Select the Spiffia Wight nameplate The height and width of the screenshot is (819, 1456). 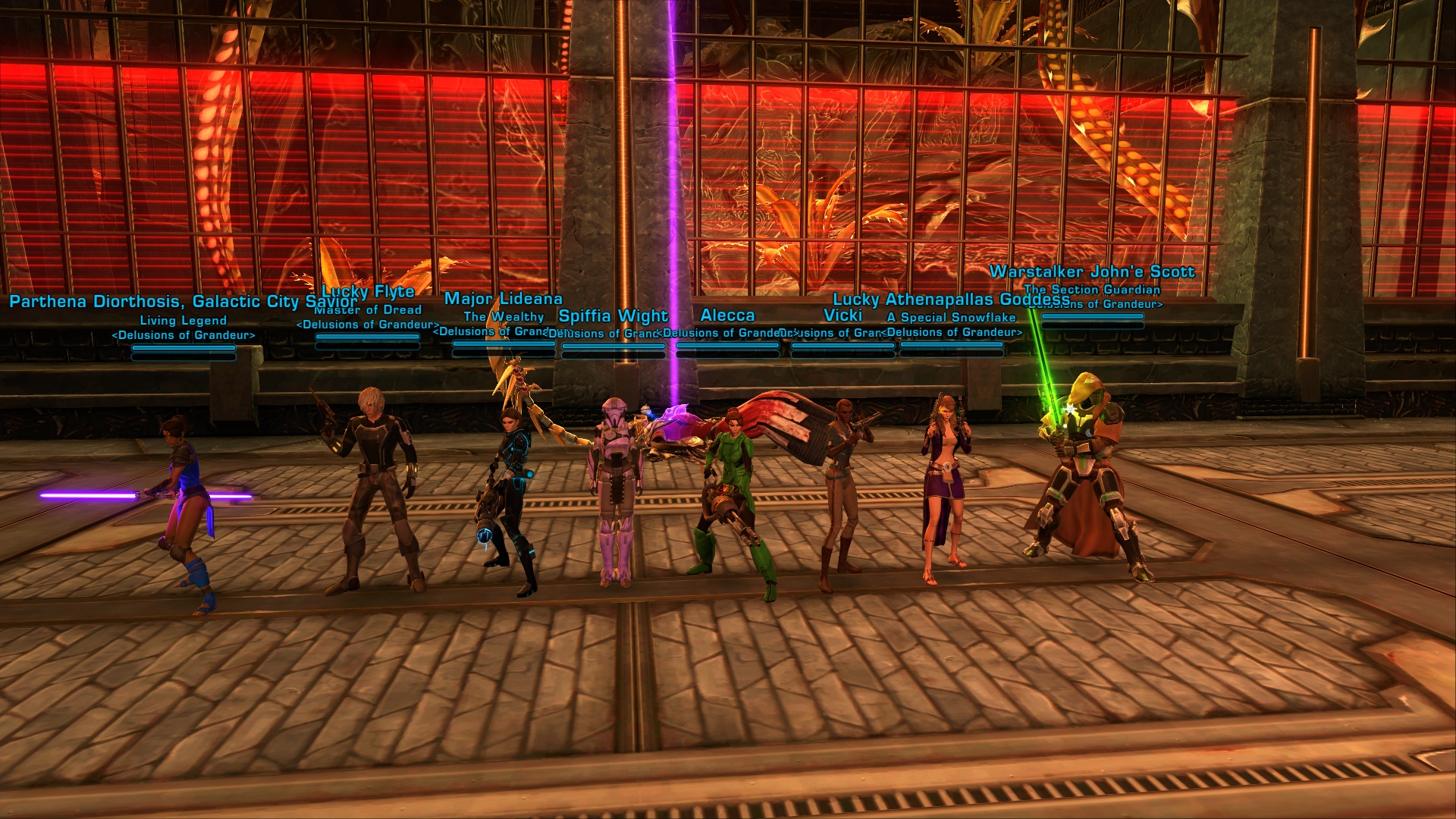click(613, 315)
